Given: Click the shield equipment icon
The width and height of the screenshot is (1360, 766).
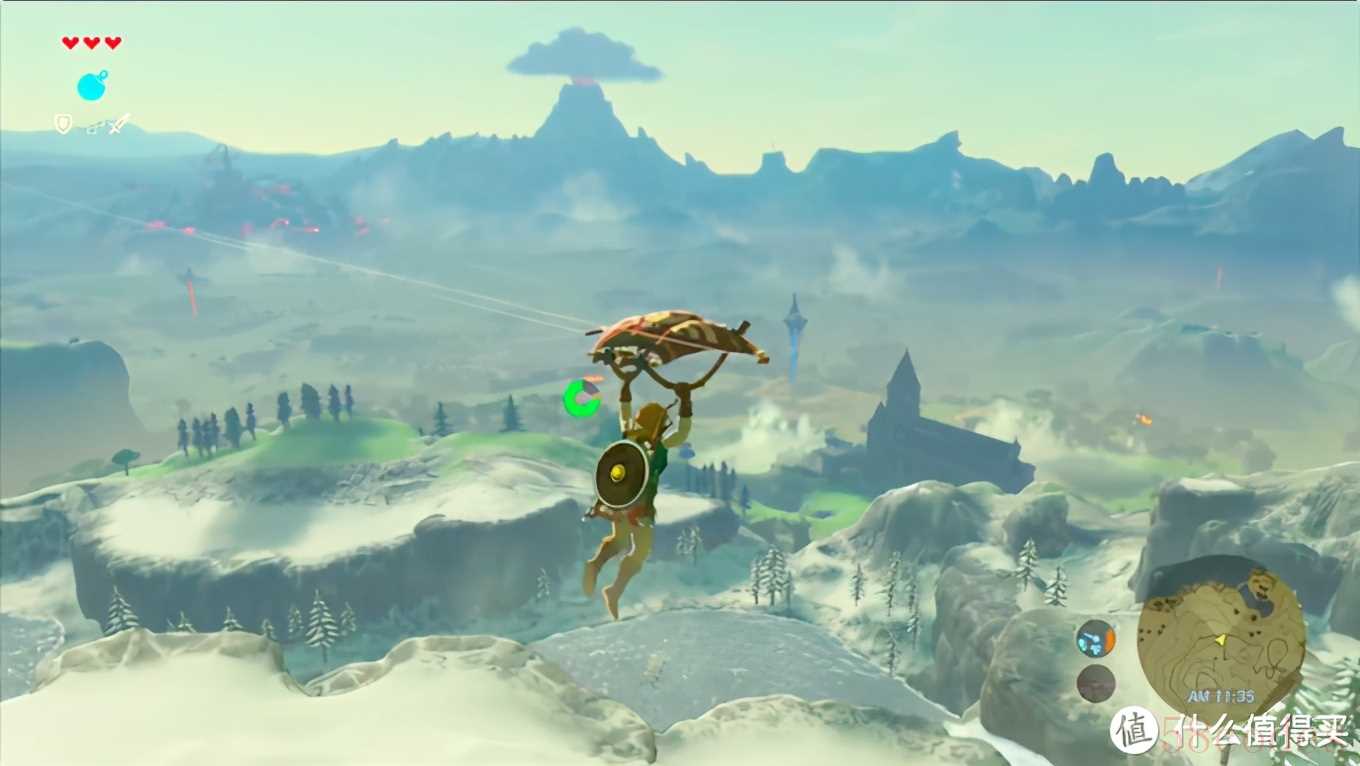Looking at the screenshot, I should coord(63,124).
